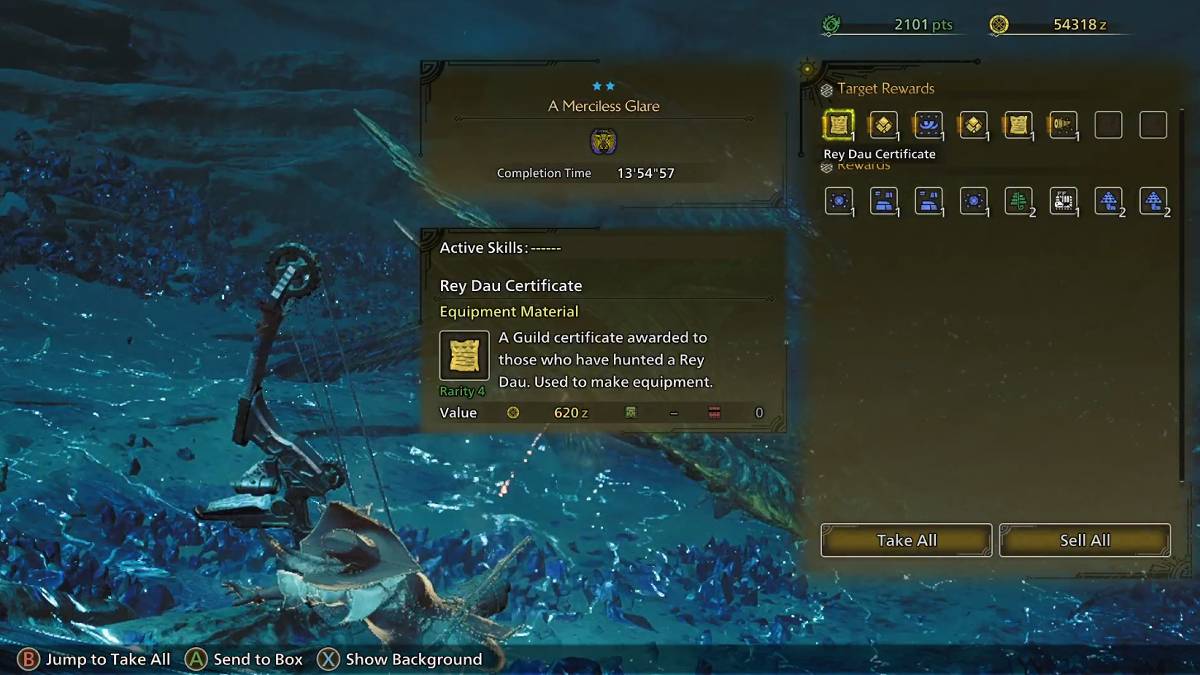Choose the blue wing-shaped target reward
Viewport: 1200px width, 675px height.
928,125
